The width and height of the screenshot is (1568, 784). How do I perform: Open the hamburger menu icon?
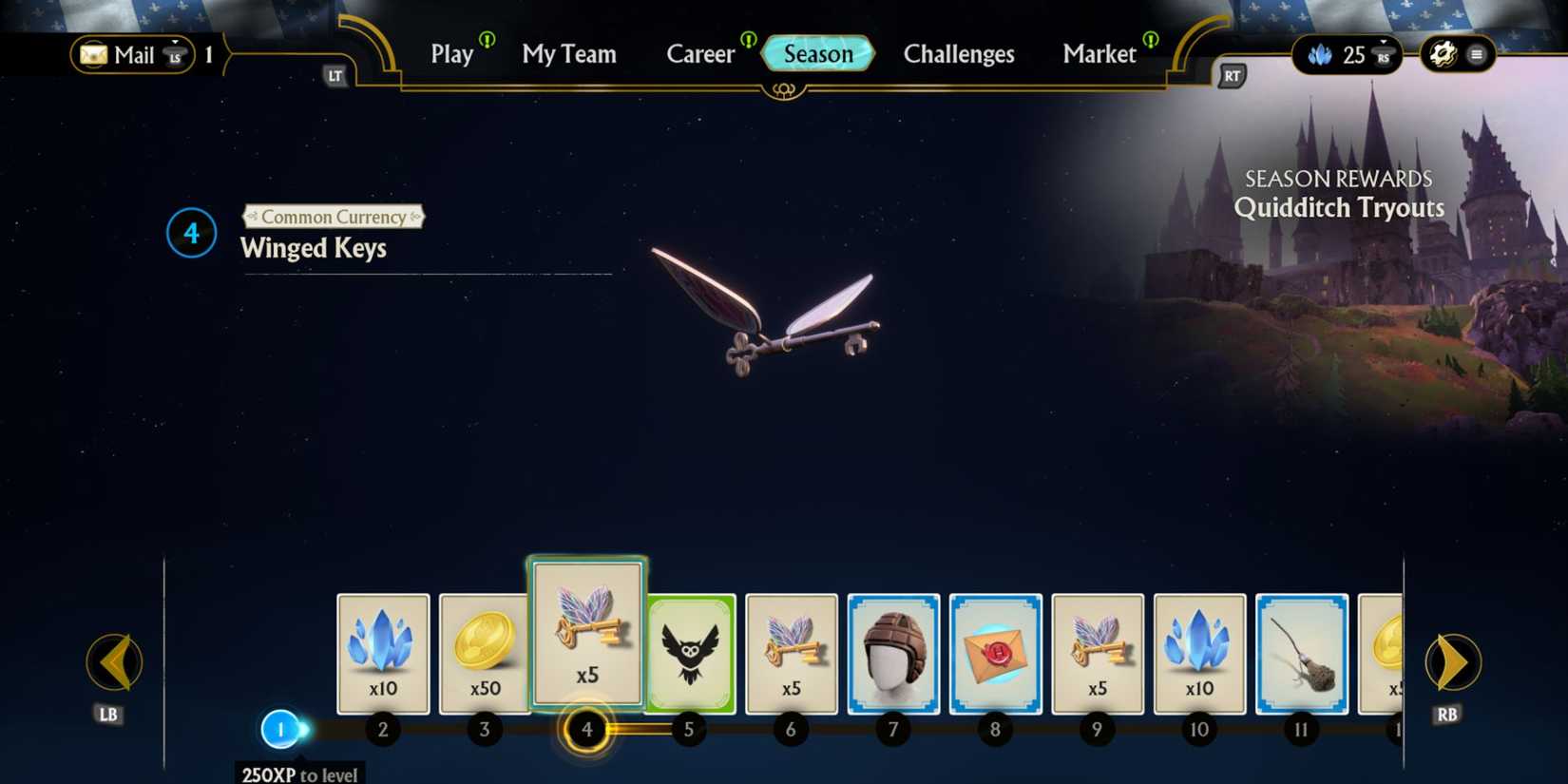tap(1474, 54)
